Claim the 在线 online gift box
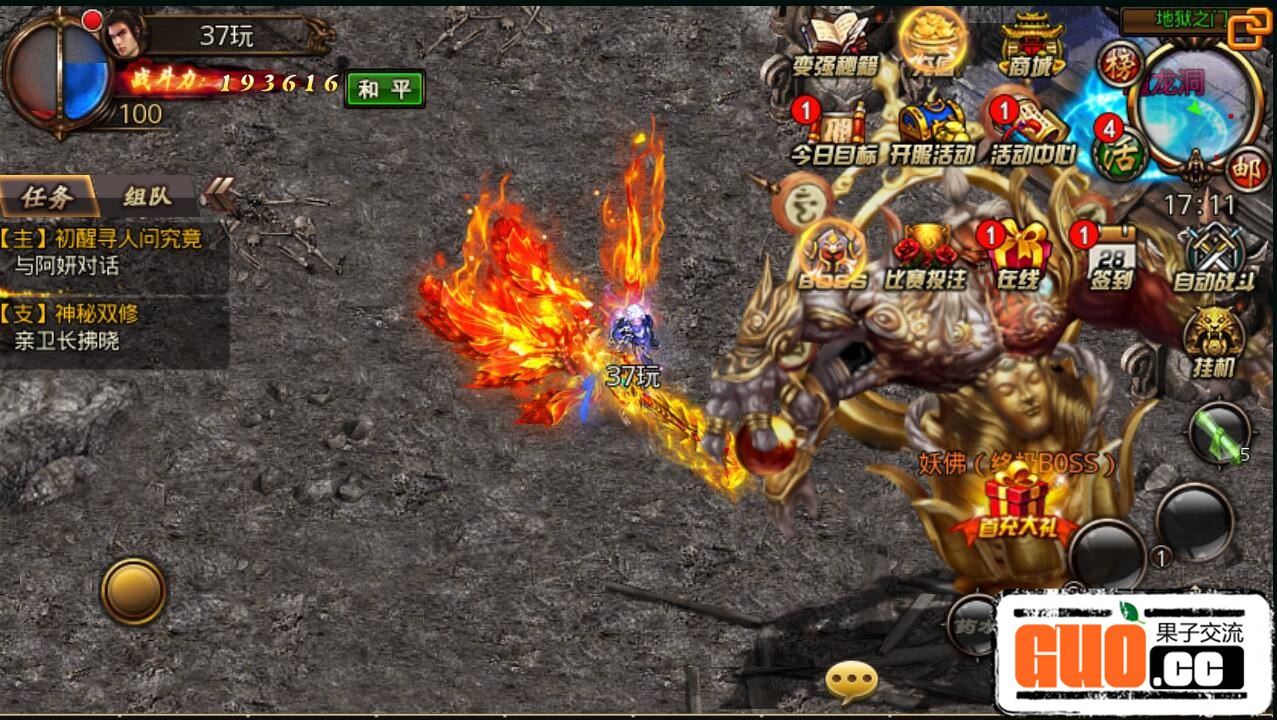 tap(1019, 255)
